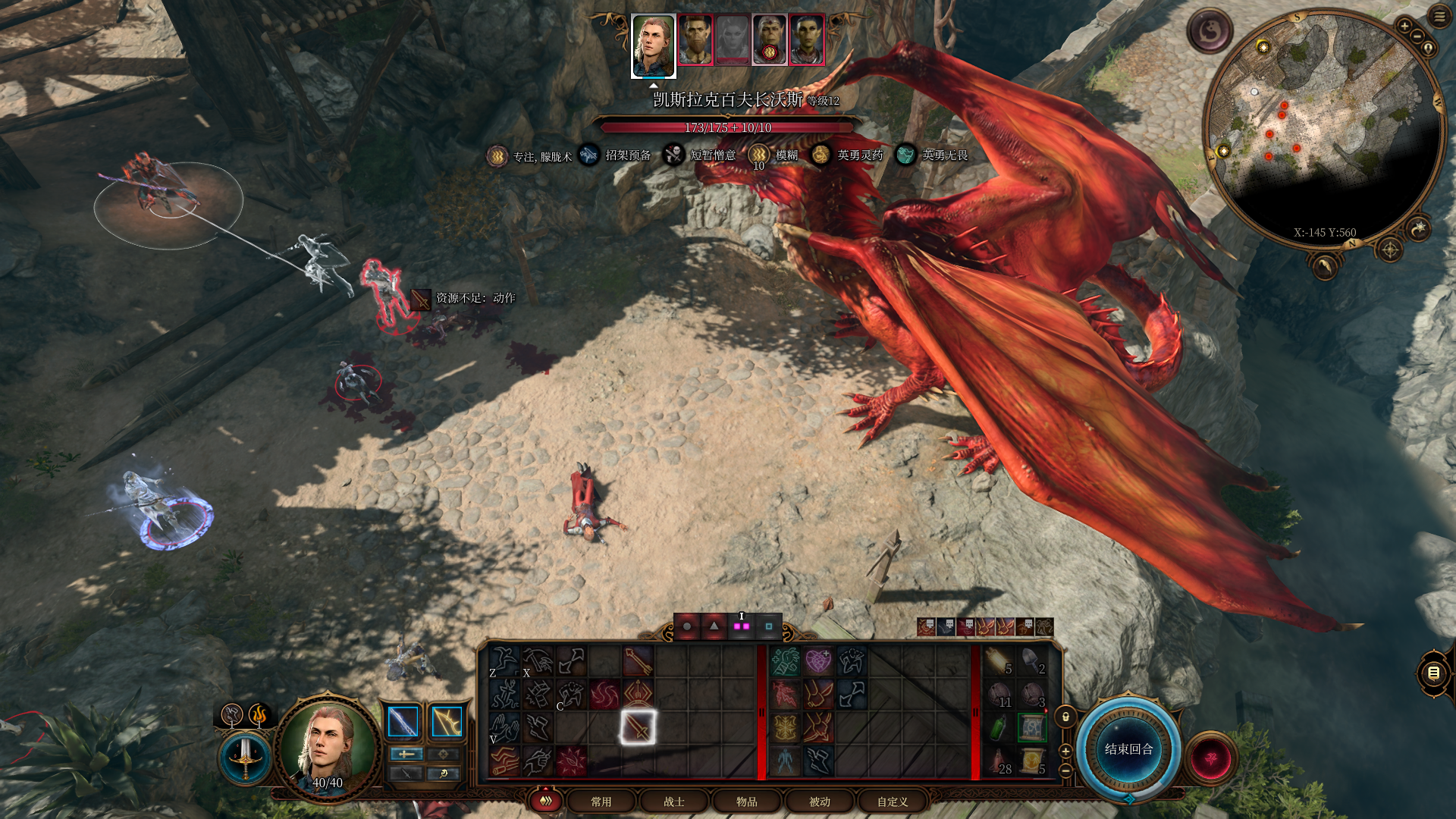Open the journal button on right edge

1433,673
